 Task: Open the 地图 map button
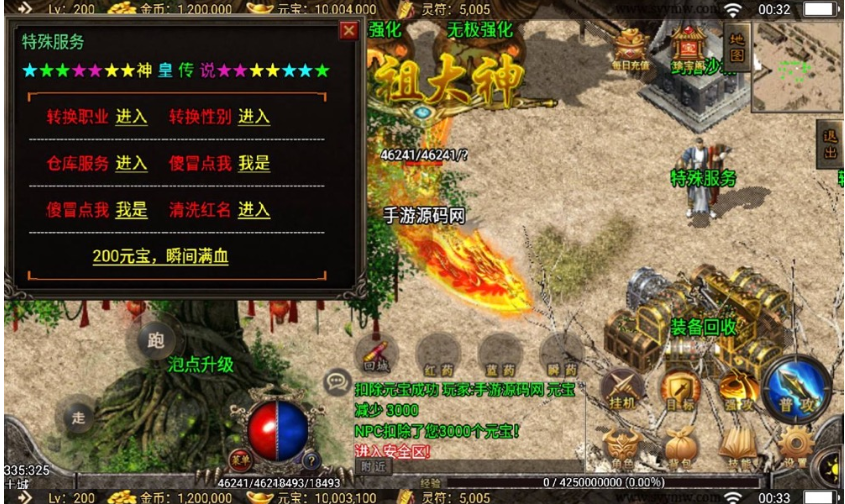click(x=737, y=47)
